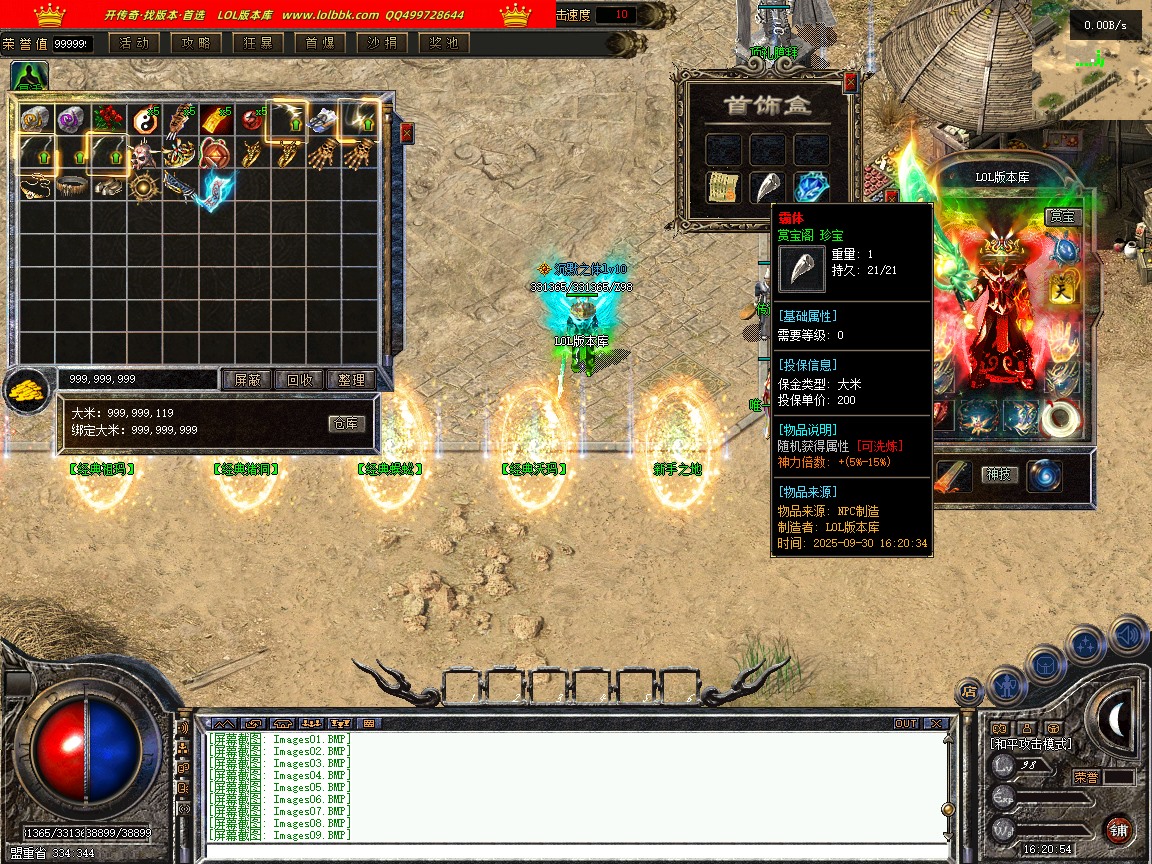
Task: Sort the bag with 整理 button
Action: pos(351,380)
